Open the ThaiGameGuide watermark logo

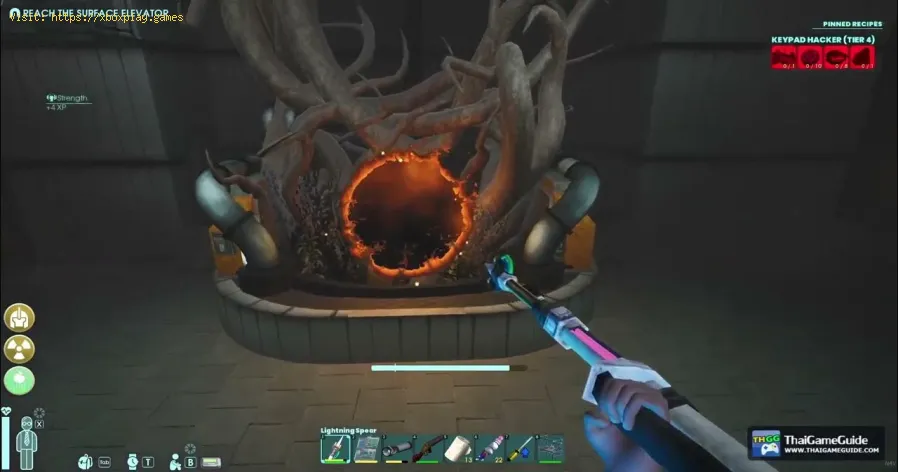[815, 443]
